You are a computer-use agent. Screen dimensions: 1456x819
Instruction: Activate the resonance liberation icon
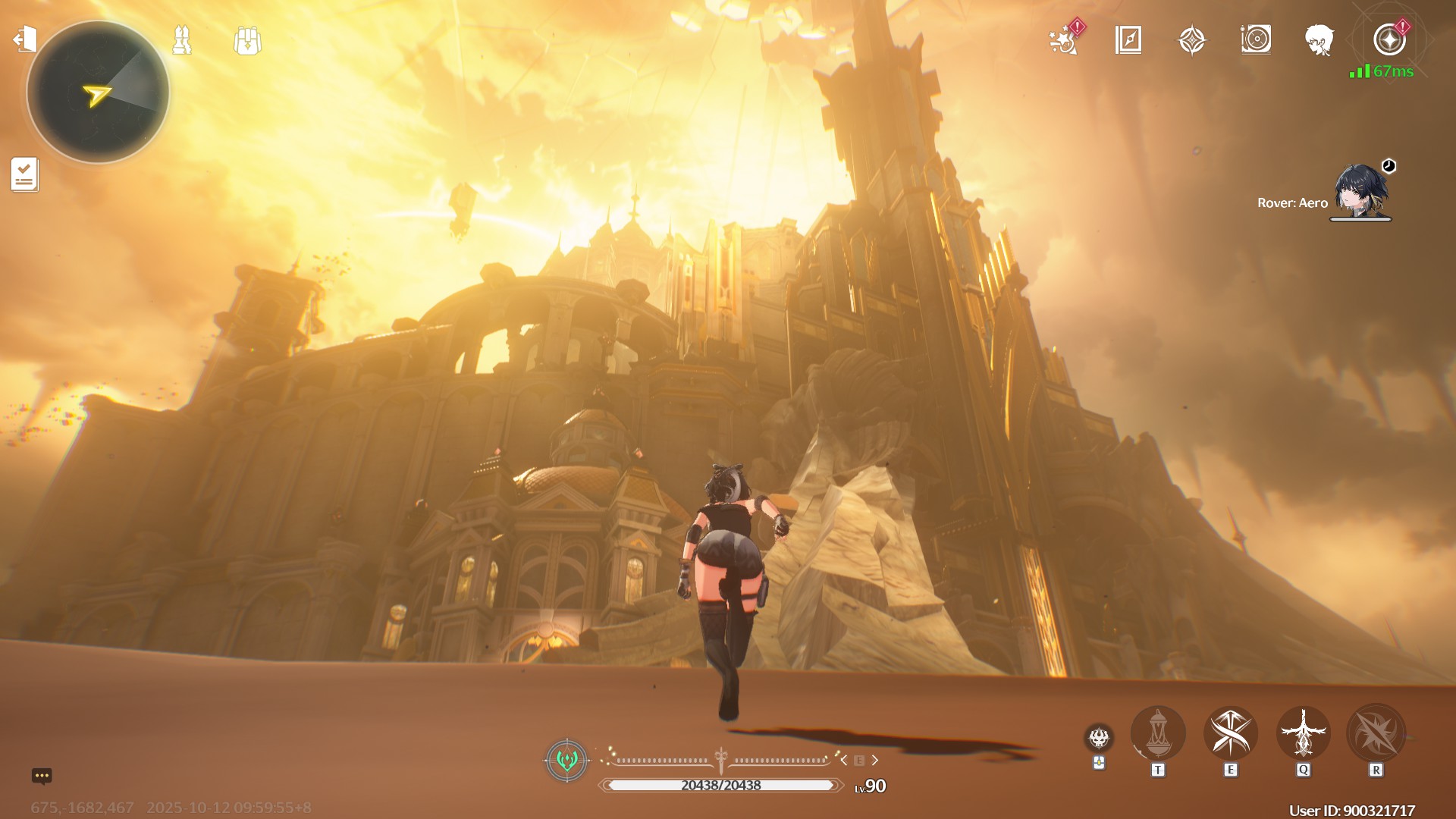[1376, 734]
